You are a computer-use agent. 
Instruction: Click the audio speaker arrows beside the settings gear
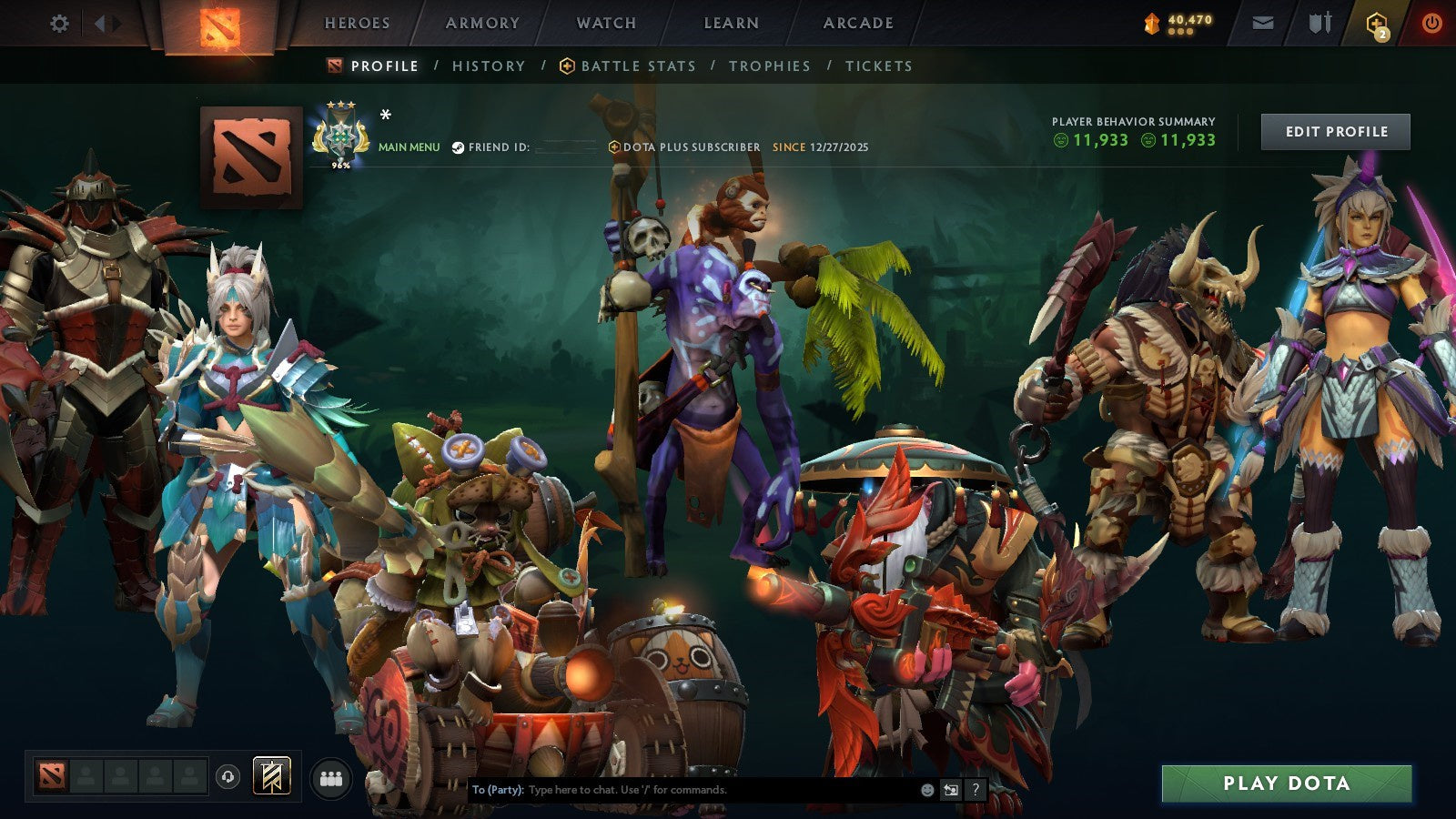point(107,25)
